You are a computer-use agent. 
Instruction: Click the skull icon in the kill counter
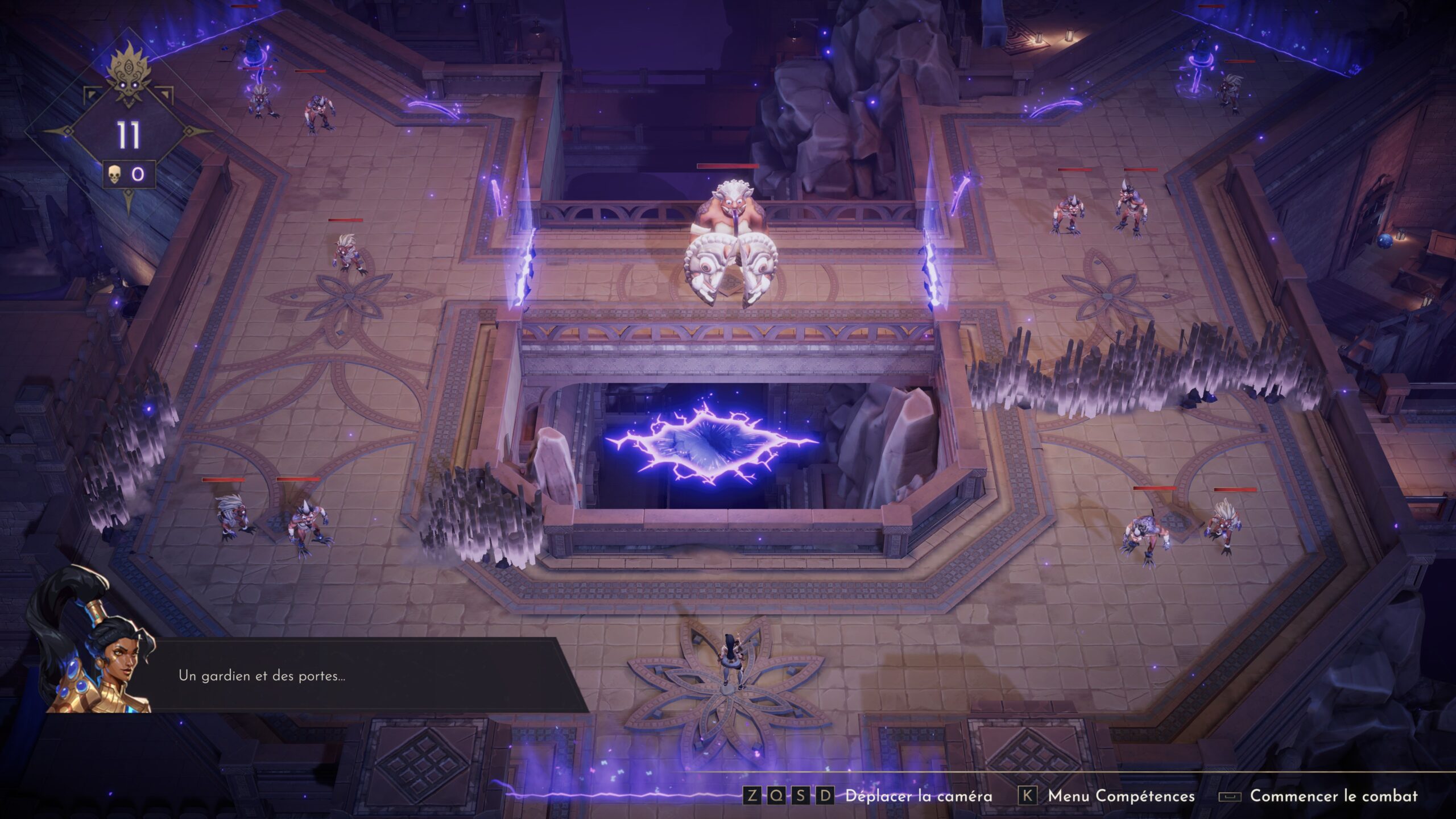tap(114, 175)
